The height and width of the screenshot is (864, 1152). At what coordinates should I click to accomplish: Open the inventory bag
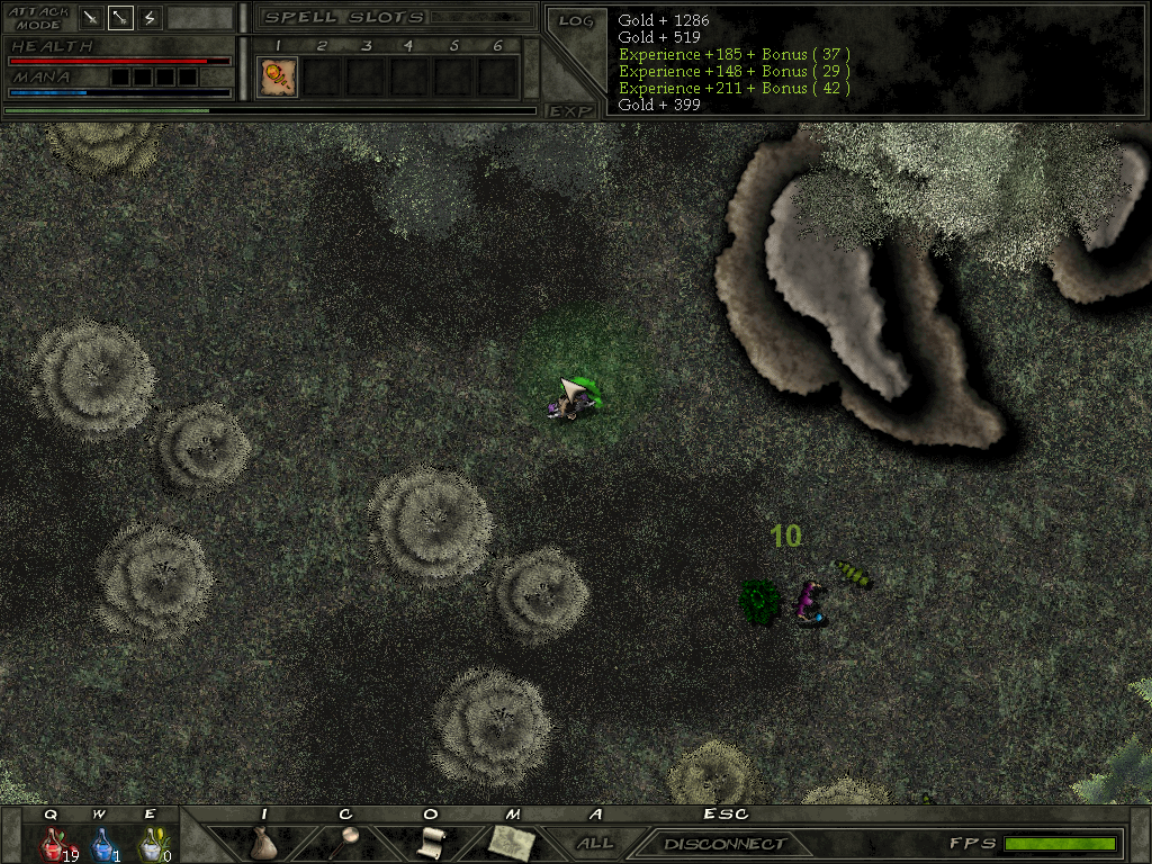[263, 842]
